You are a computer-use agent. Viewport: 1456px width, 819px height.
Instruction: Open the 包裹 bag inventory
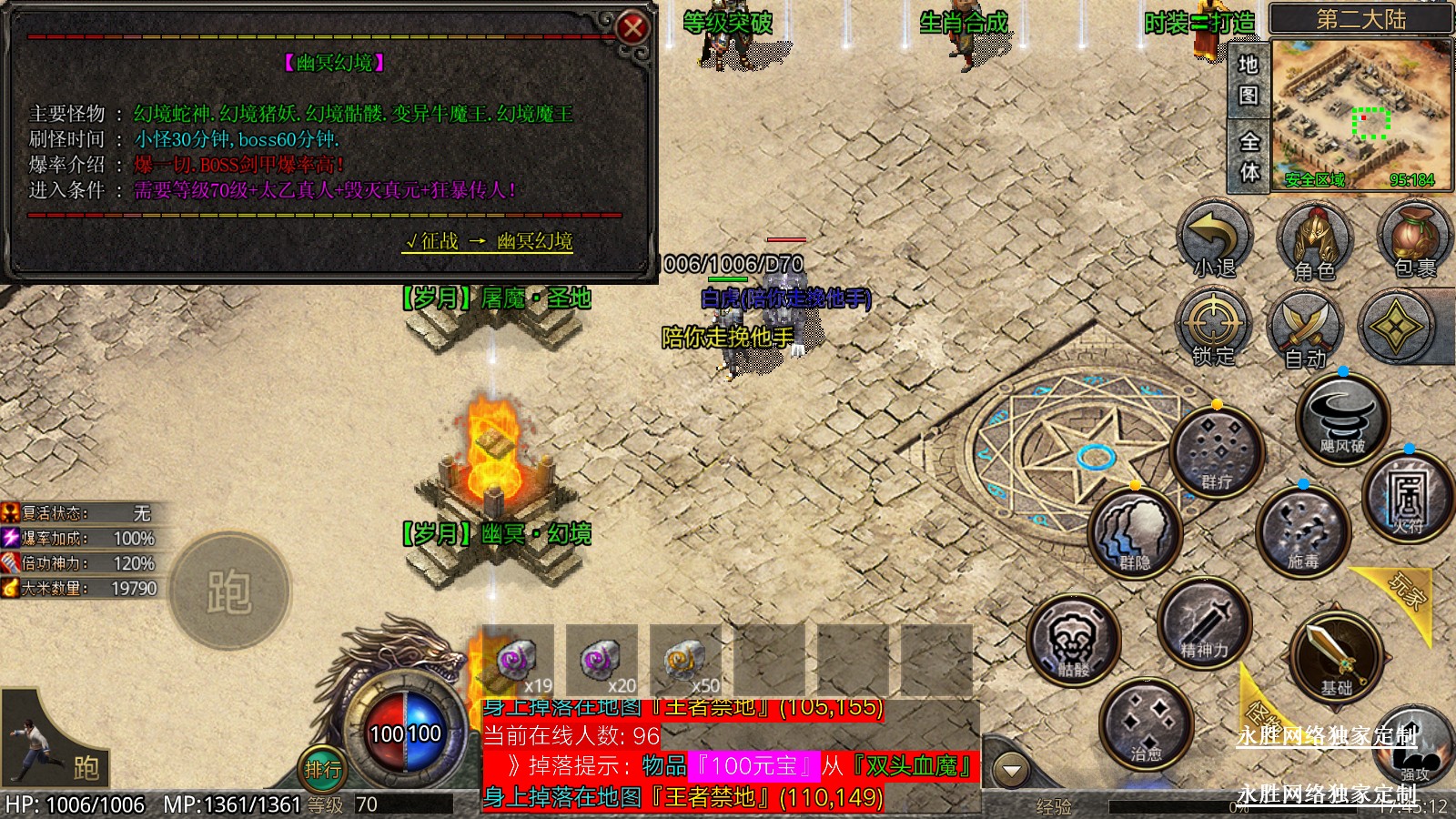pyautogui.click(x=1413, y=240)
